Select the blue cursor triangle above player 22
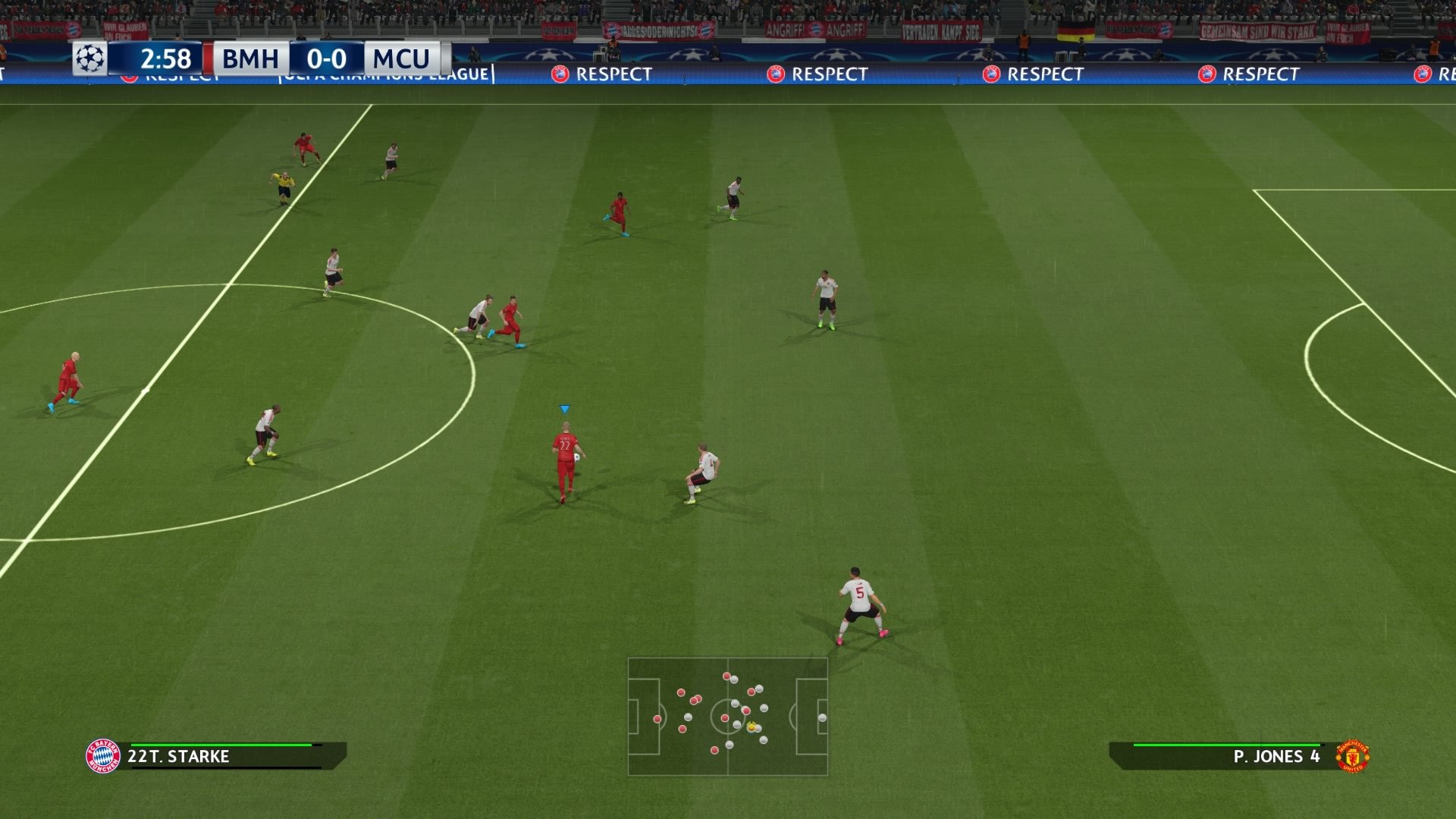1456x819 pixels. point(564,408)
